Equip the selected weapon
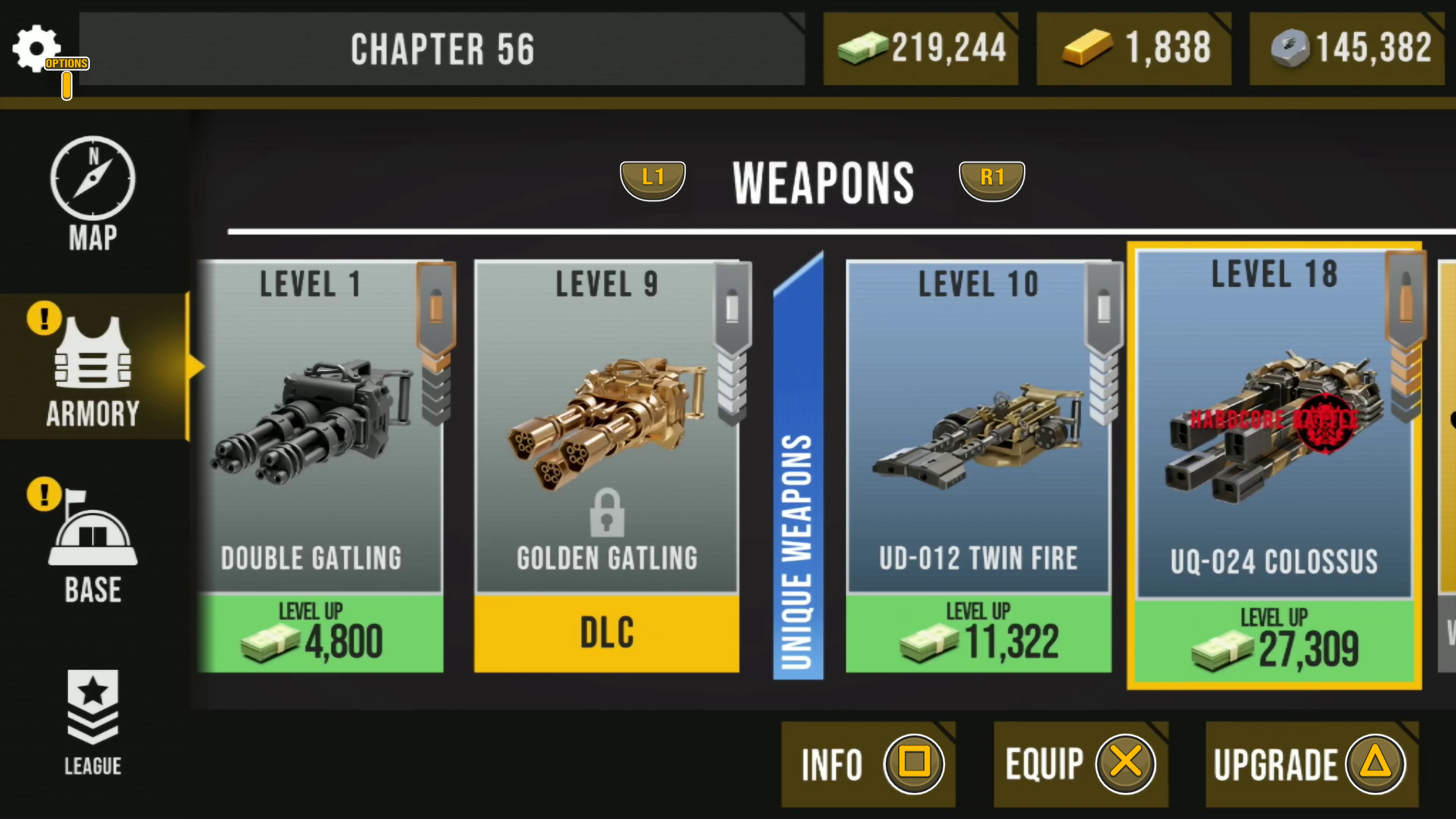1456x819 pixels. point(1080,764)
